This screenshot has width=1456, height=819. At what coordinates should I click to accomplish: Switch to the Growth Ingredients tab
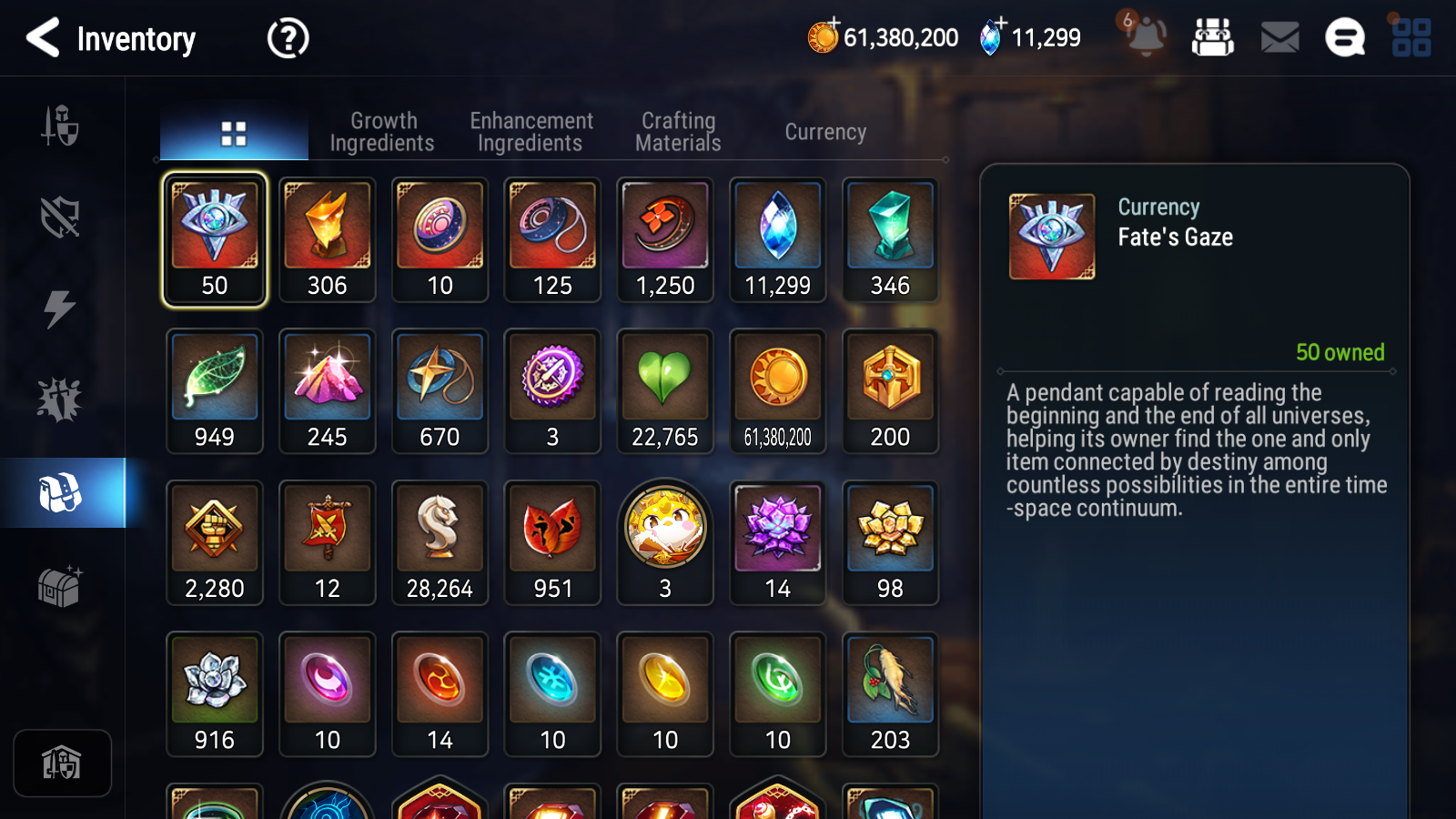(383, 132)
